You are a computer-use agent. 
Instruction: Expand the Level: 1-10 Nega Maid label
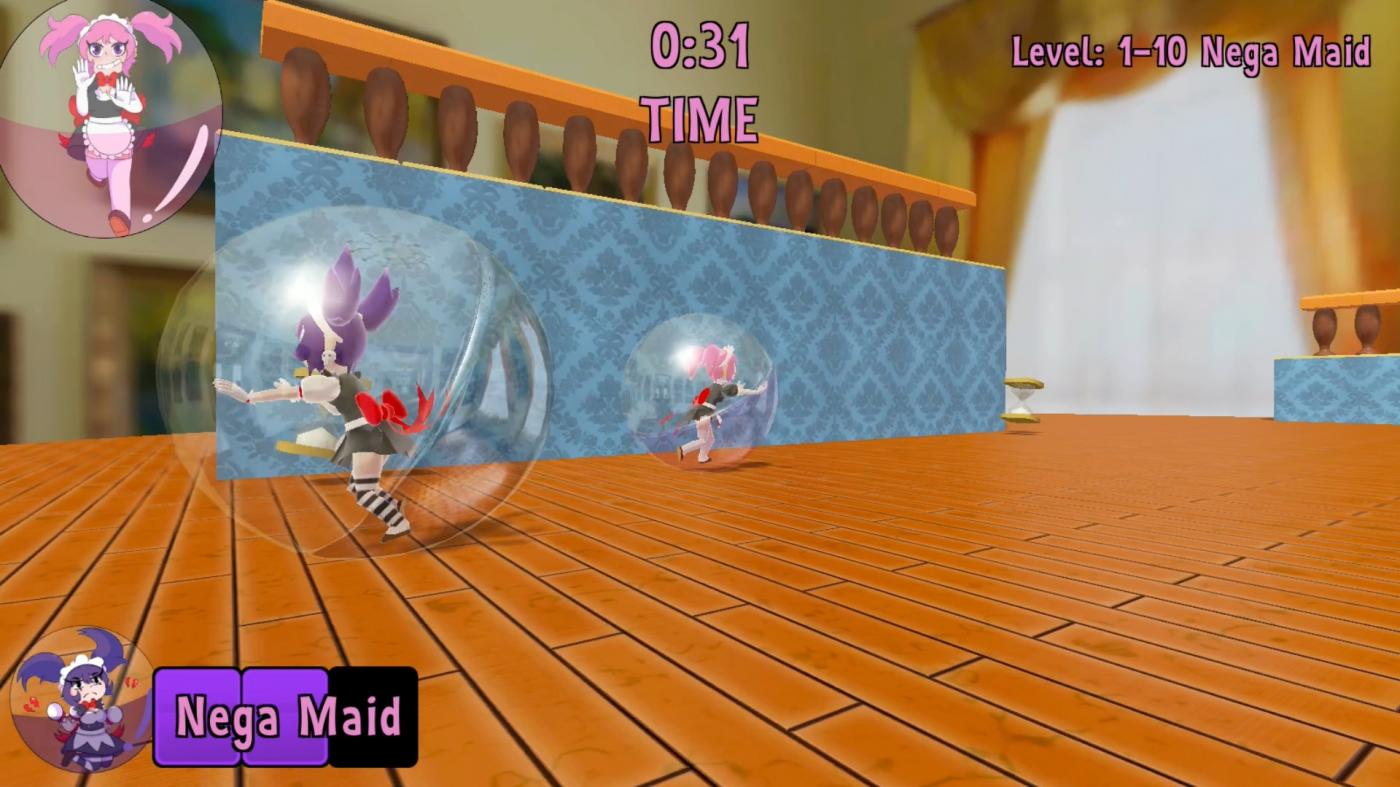pyautogui.click(x=1193, y=52)
